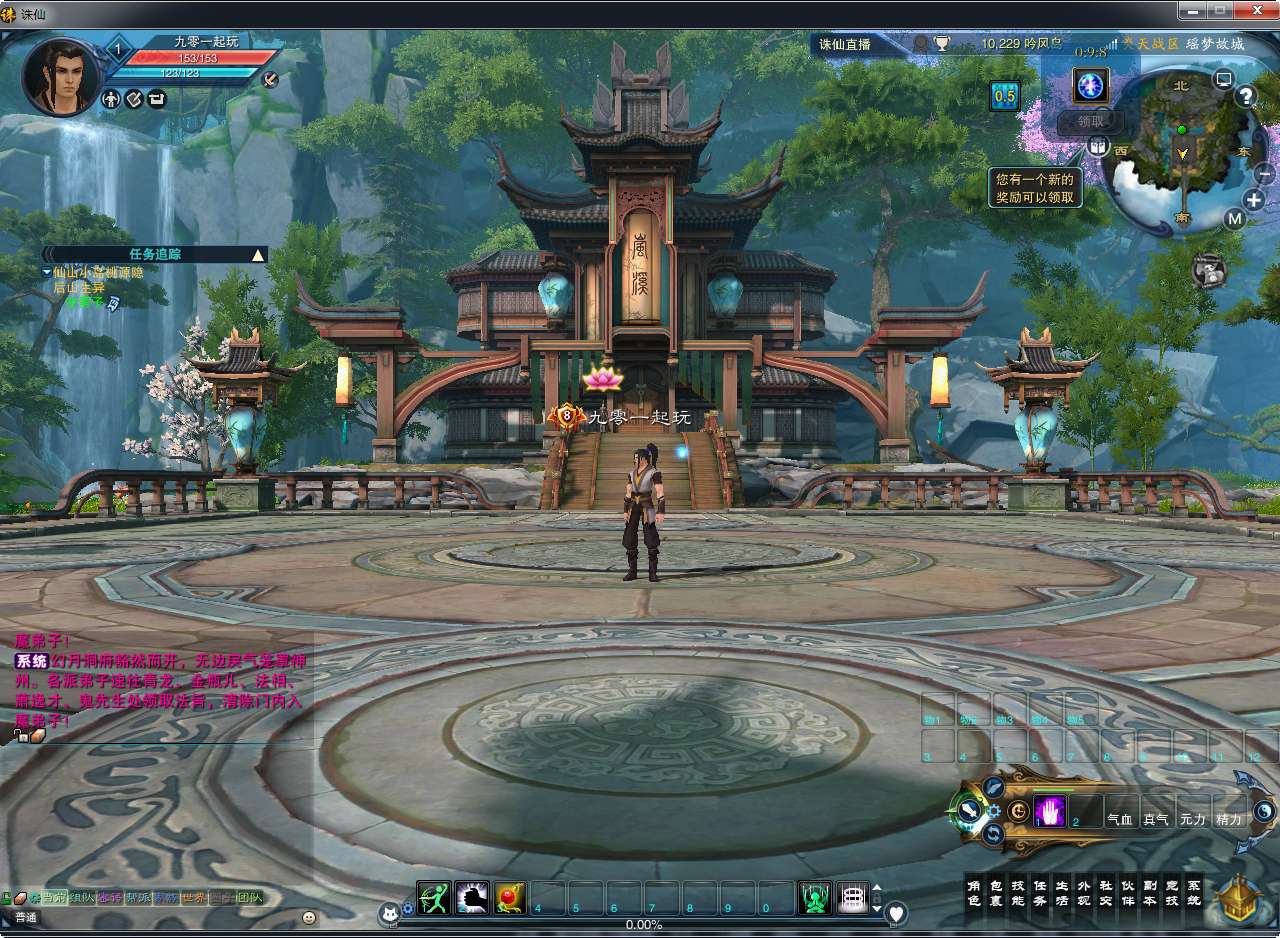Open the world map with M button
This screenshot has height=938, width=1280.
click(x=1235, y=219)
